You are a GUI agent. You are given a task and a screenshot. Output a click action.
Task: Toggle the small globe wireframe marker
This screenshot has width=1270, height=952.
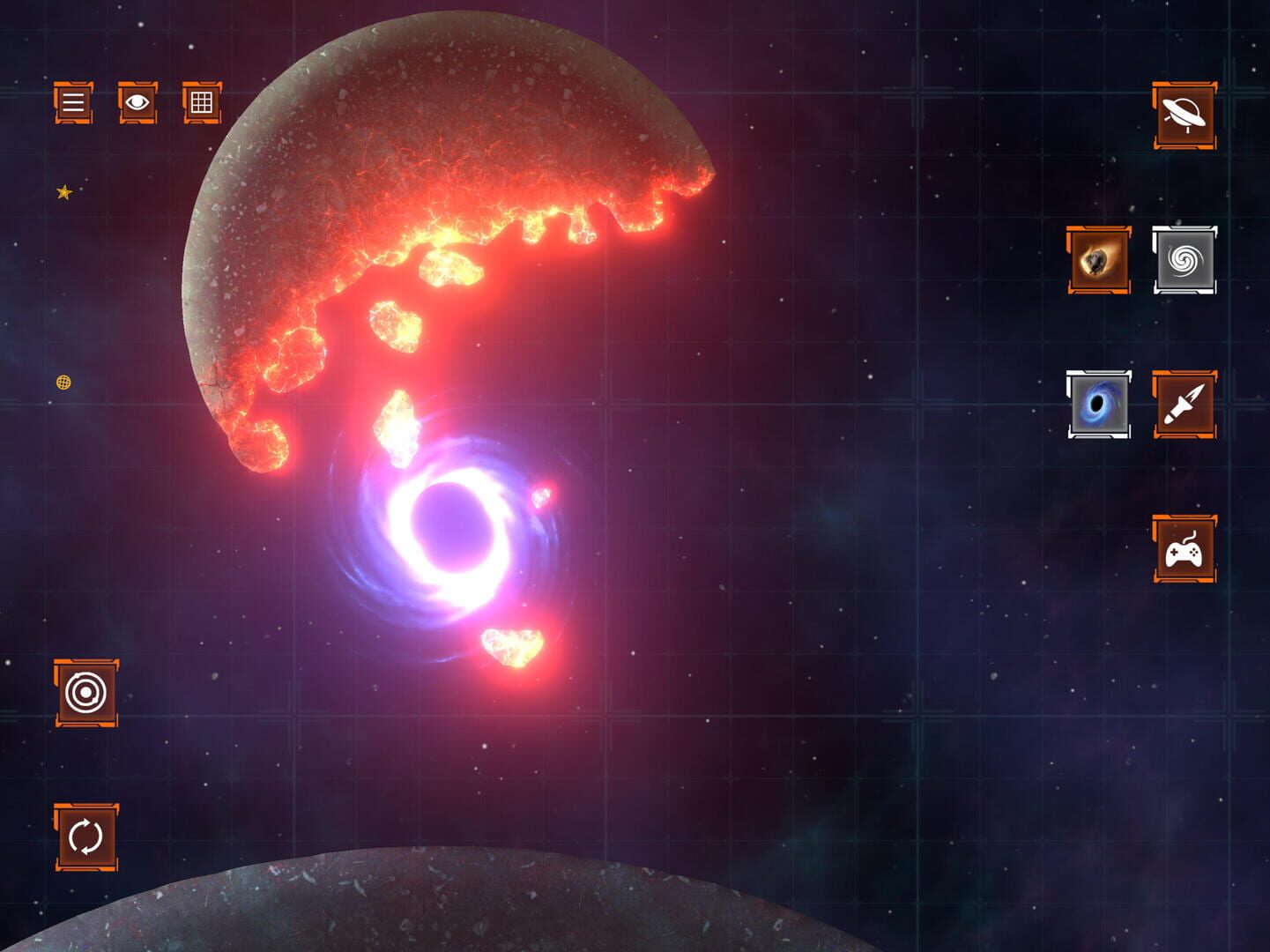pyautogui.click(x=63, y=383)
